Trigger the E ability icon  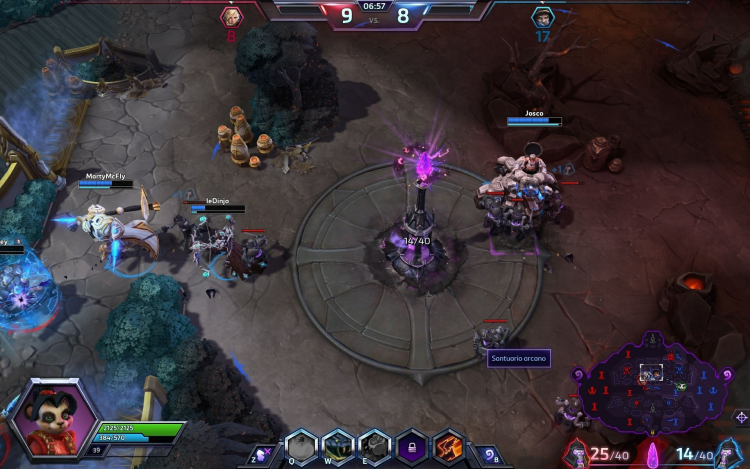point(375,445)
